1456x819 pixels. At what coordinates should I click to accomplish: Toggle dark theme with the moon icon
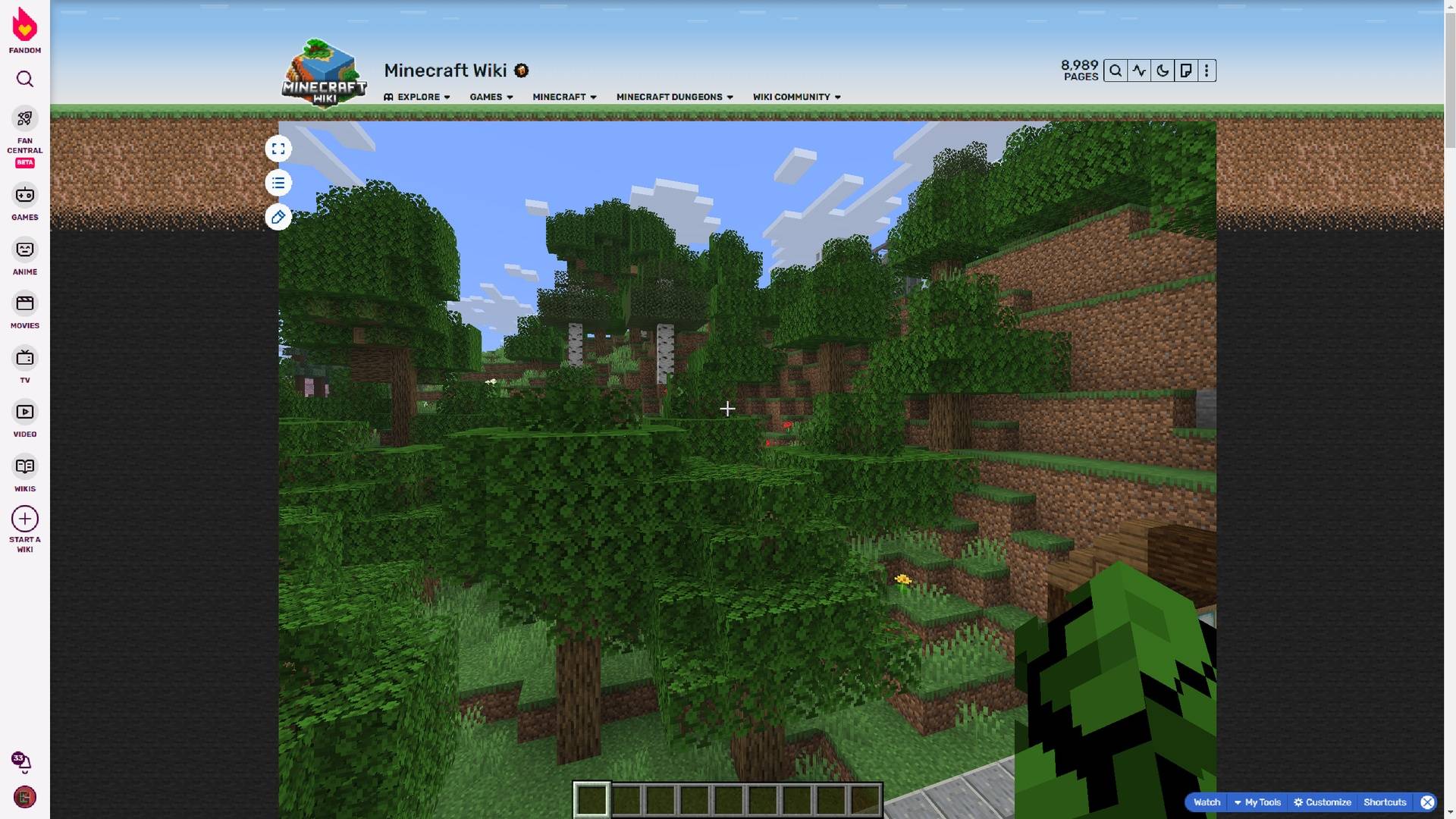click(1162, 70)
